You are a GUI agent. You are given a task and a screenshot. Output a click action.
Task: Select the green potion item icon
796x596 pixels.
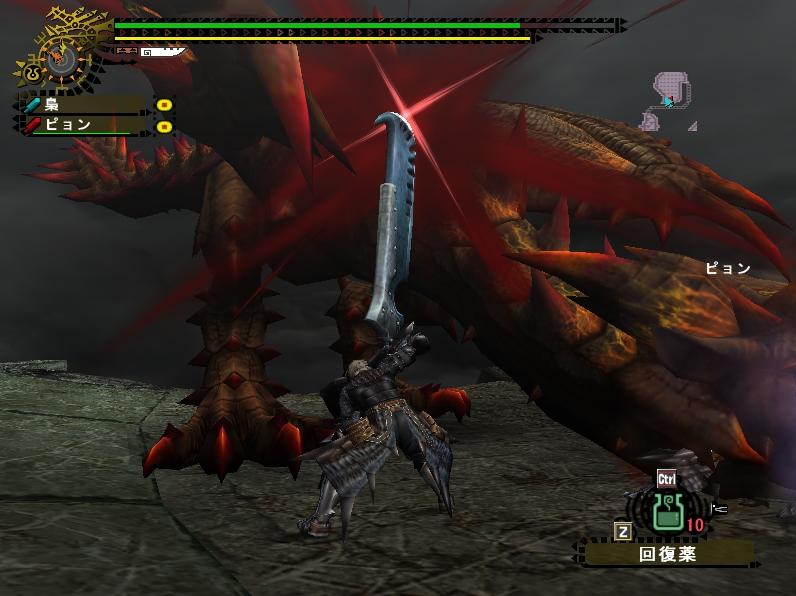point(667,512)
